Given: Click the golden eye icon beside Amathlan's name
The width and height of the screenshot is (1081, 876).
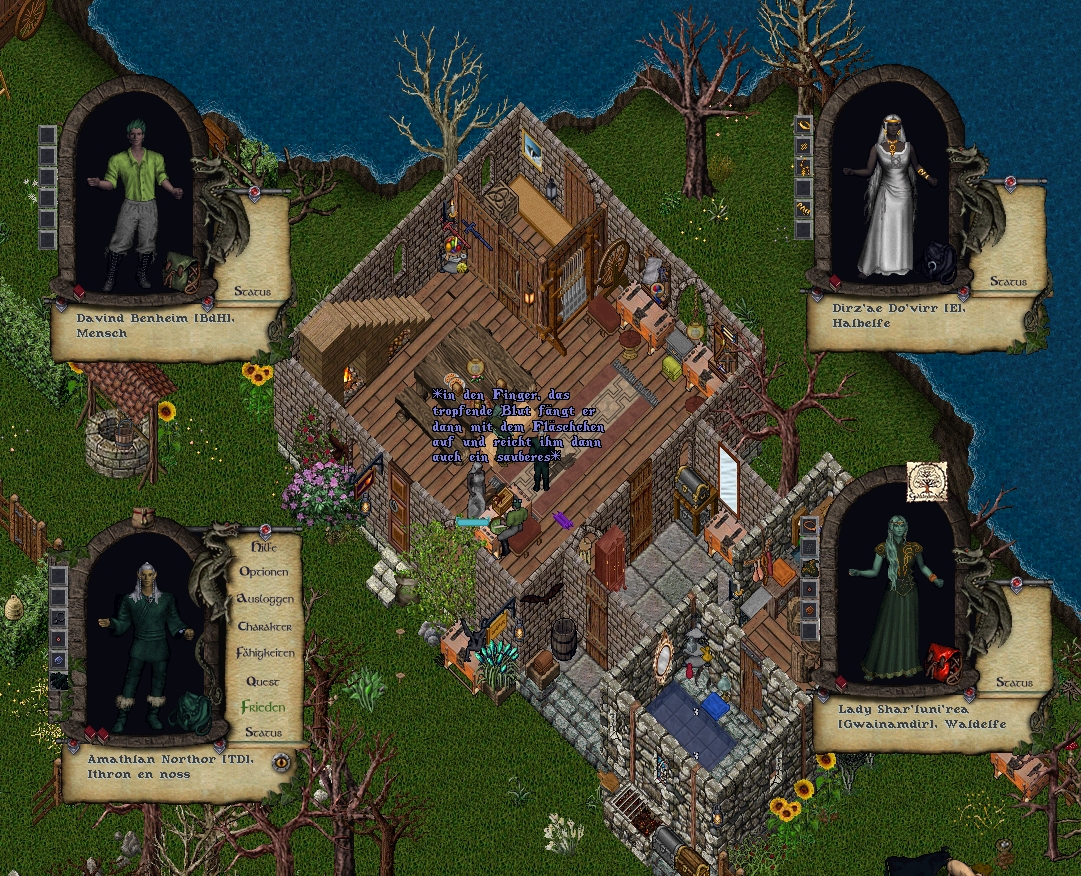Looking at the screenshot, I should 281,761.
